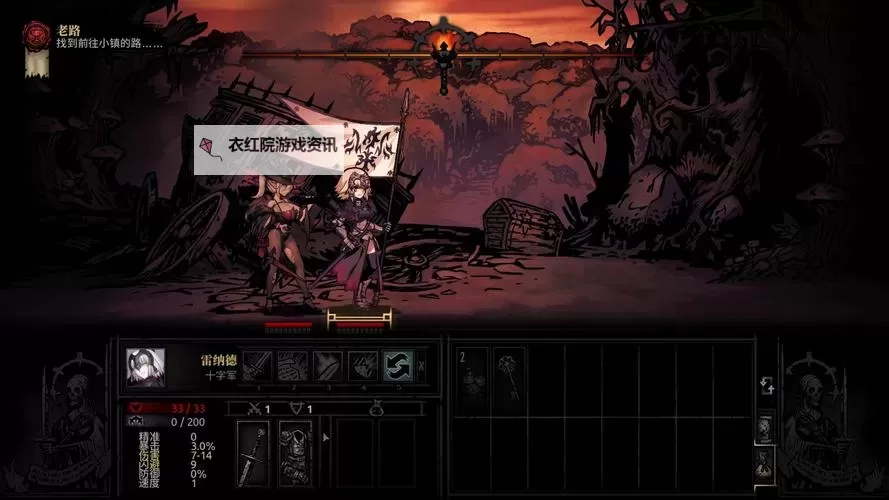Activate the swap position arrows skill

pos(398,366)
